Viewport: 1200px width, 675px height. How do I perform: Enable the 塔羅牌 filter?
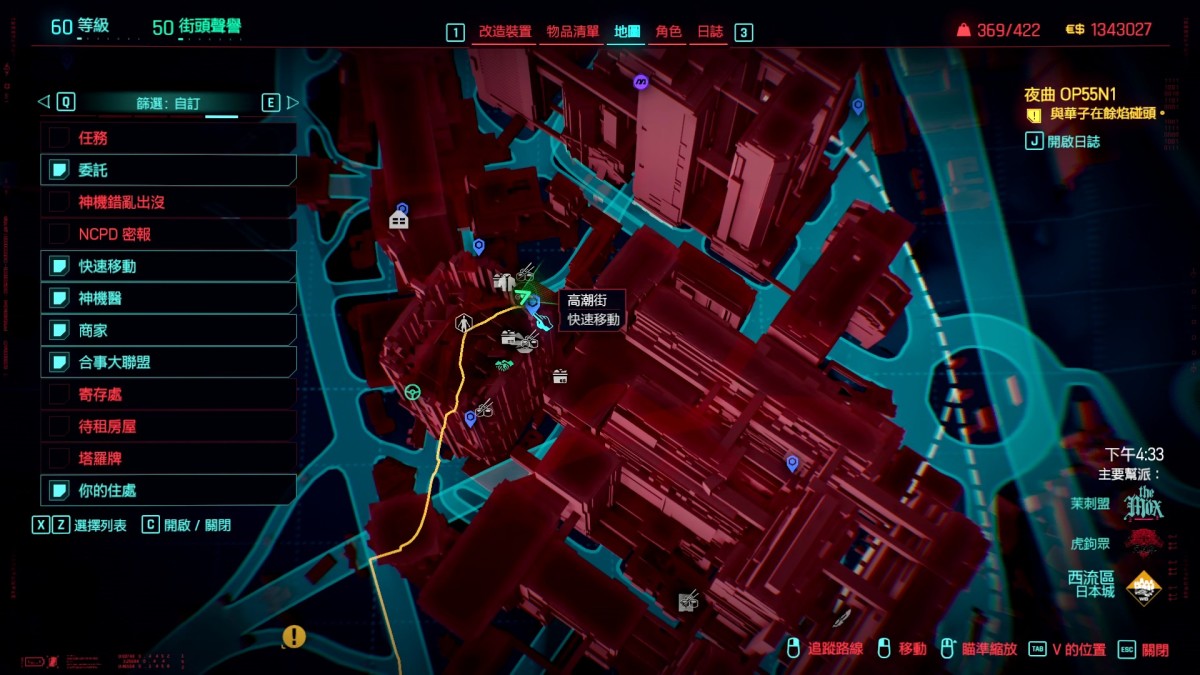pos(168,458)
